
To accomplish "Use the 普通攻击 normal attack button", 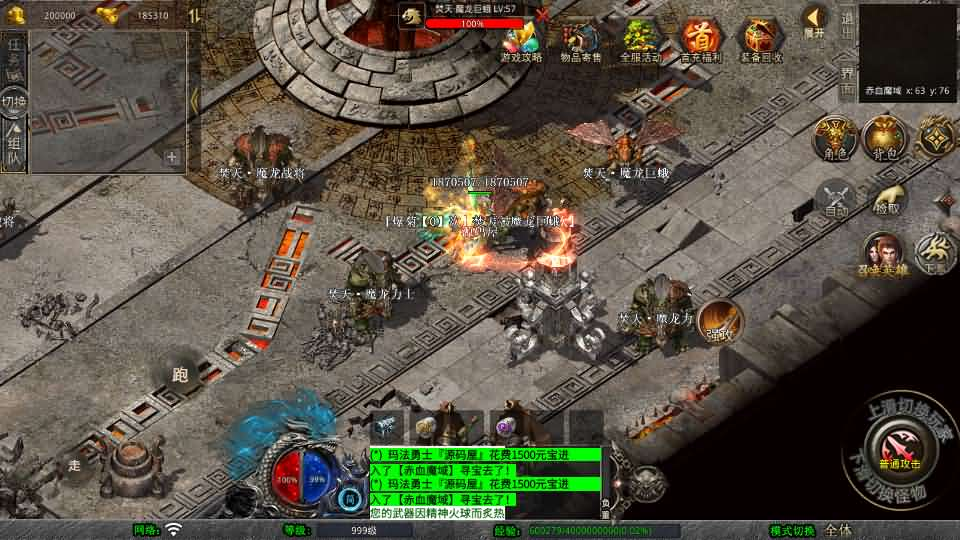I will [x=897, y=443].
